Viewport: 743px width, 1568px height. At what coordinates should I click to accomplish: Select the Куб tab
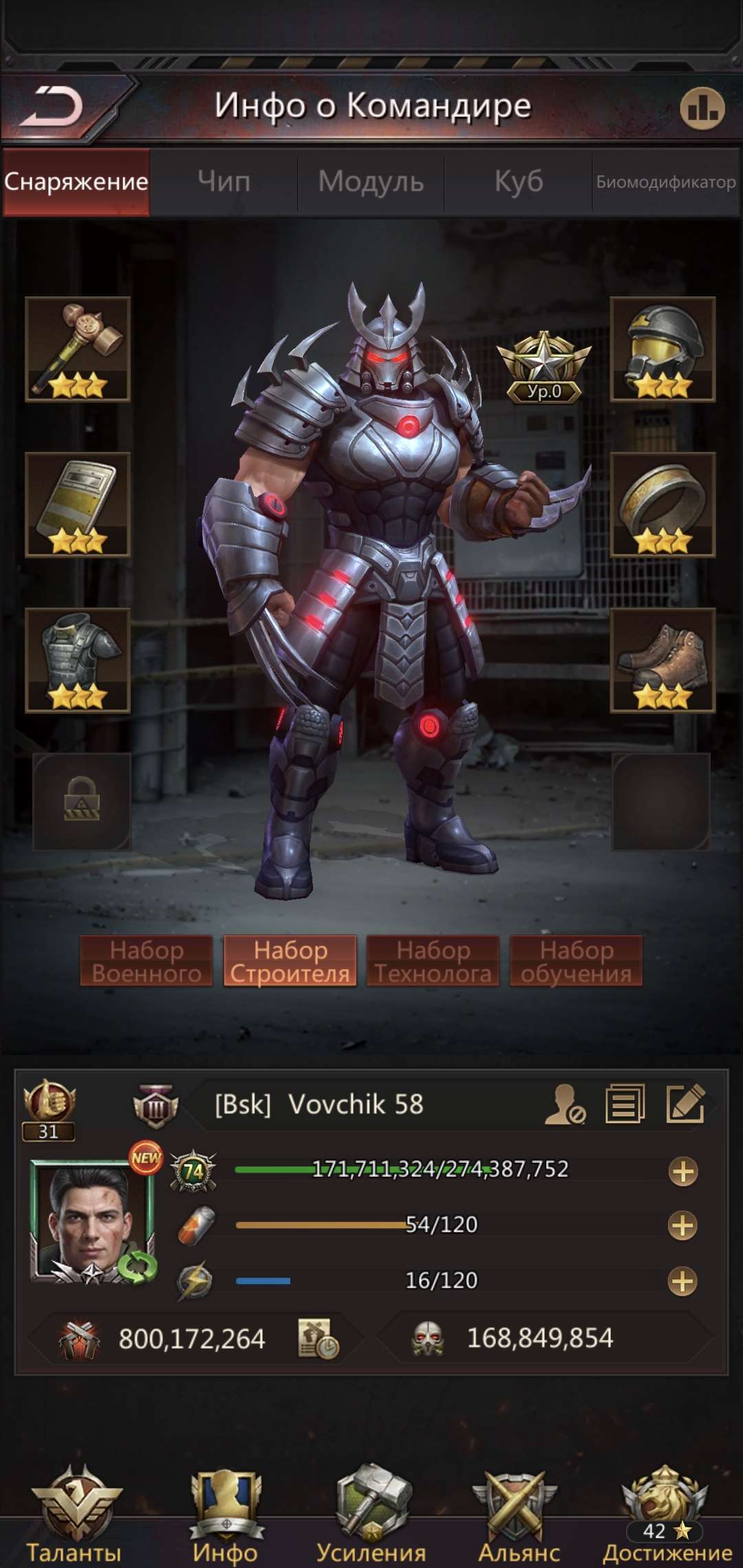click(x=519, y=182)
